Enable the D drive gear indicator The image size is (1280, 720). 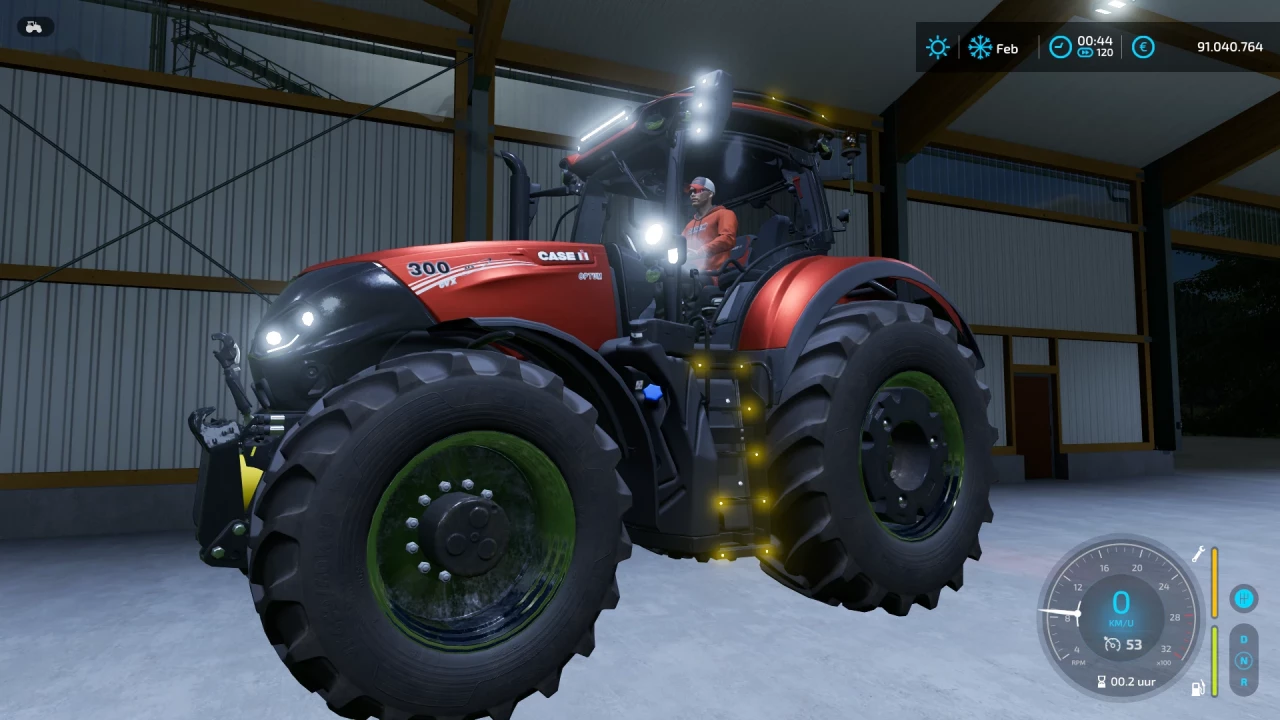(1244, 639)
